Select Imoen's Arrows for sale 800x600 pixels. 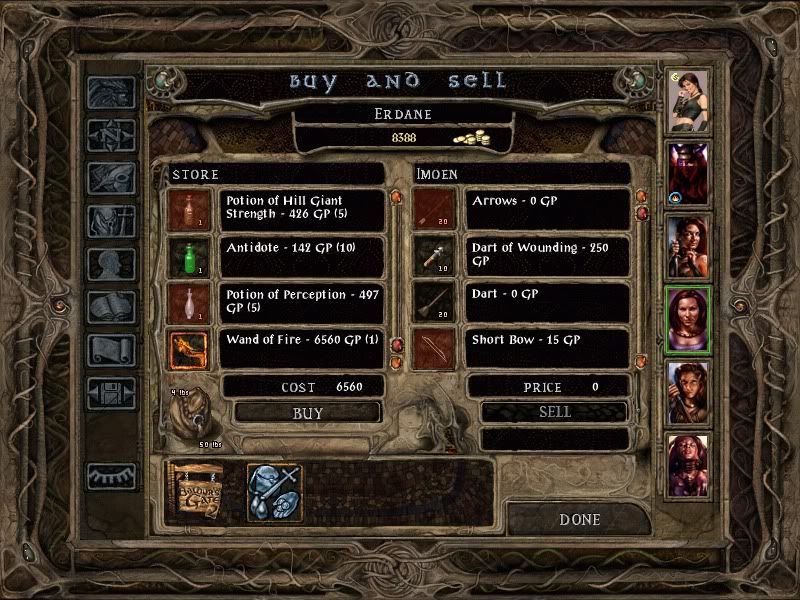(549, 209)
